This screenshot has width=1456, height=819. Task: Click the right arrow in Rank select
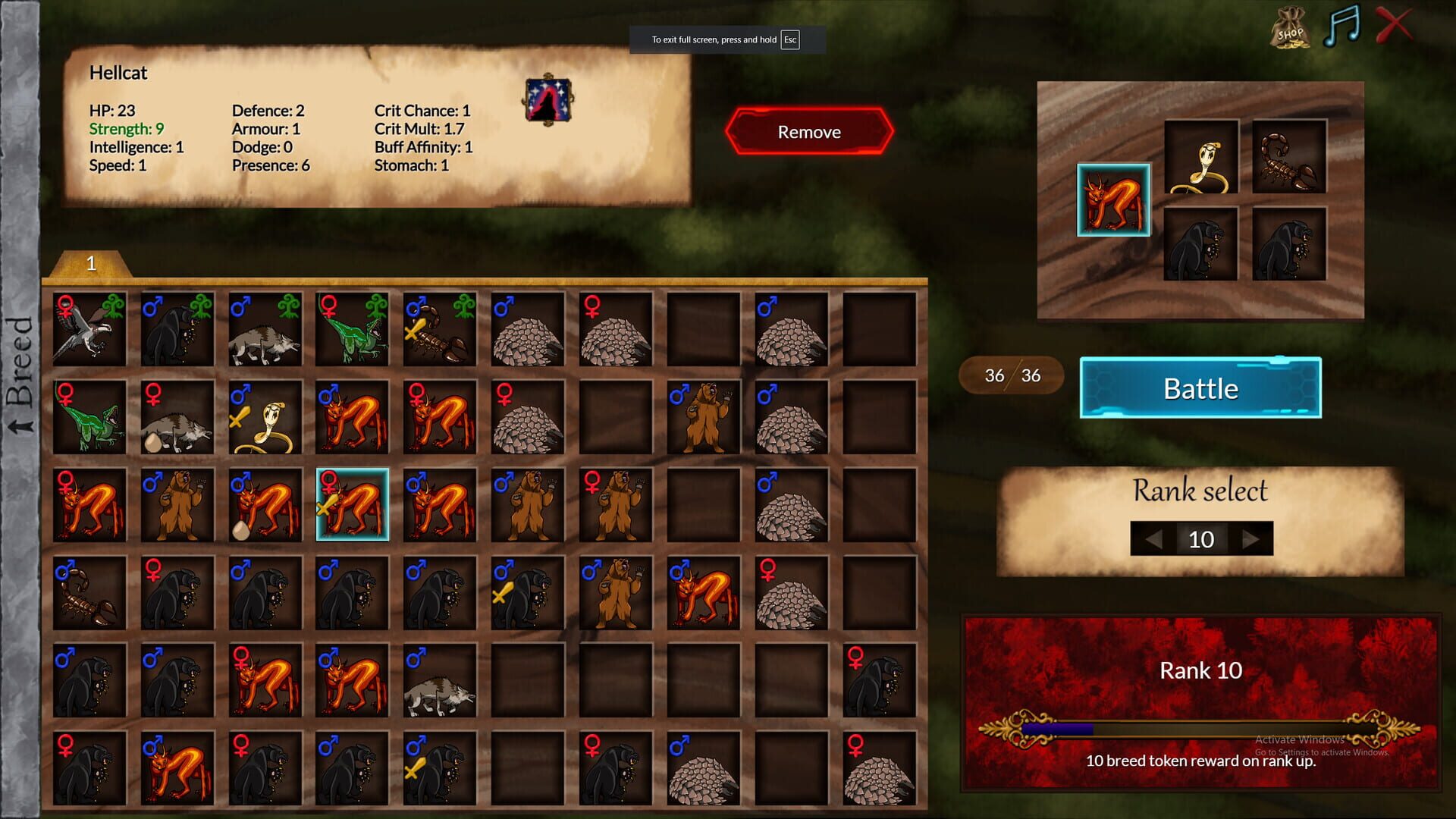[1250, 540]
